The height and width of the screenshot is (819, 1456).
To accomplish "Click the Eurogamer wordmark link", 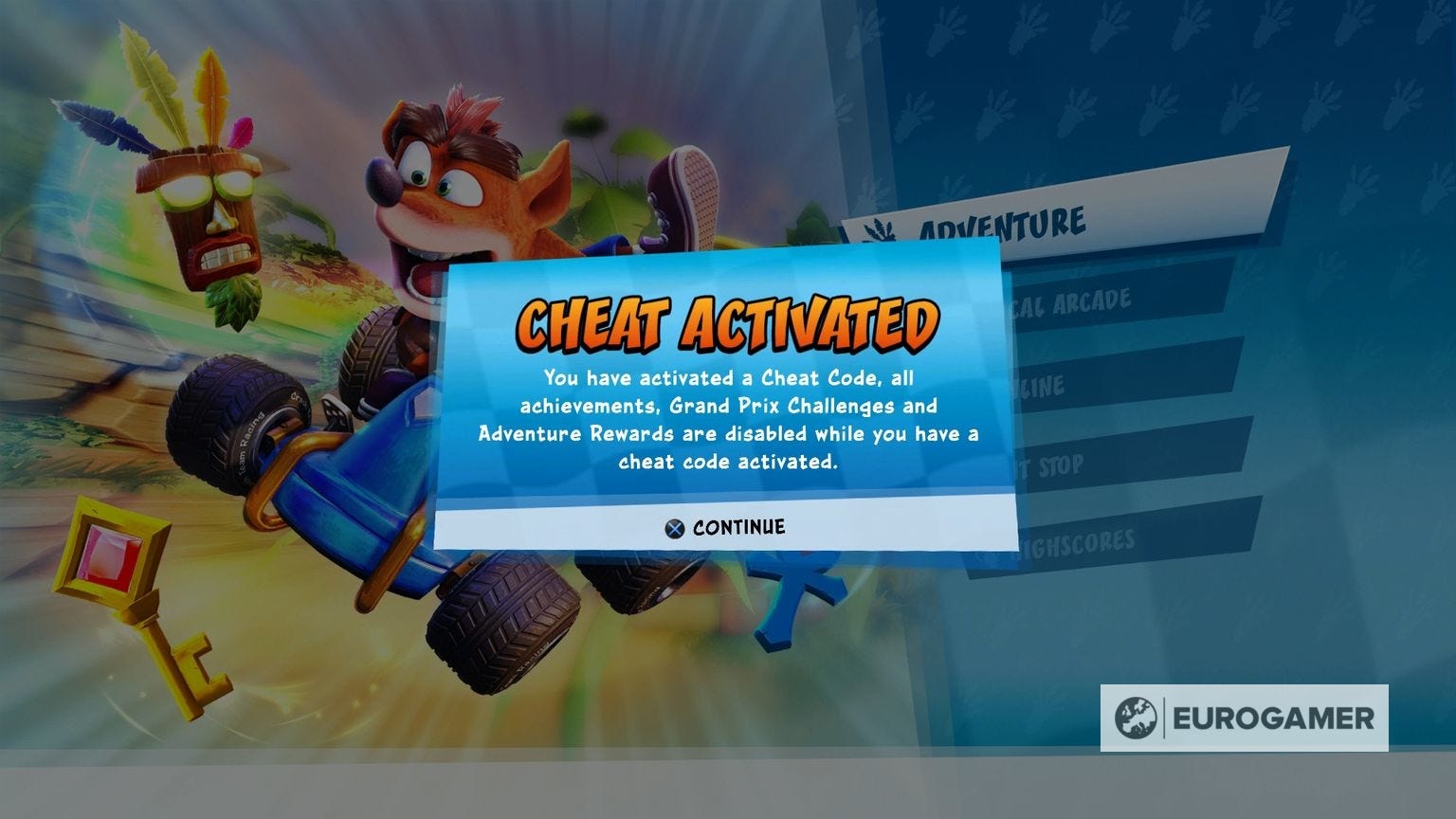I will pyautogui.click(x=1275, y=719).
